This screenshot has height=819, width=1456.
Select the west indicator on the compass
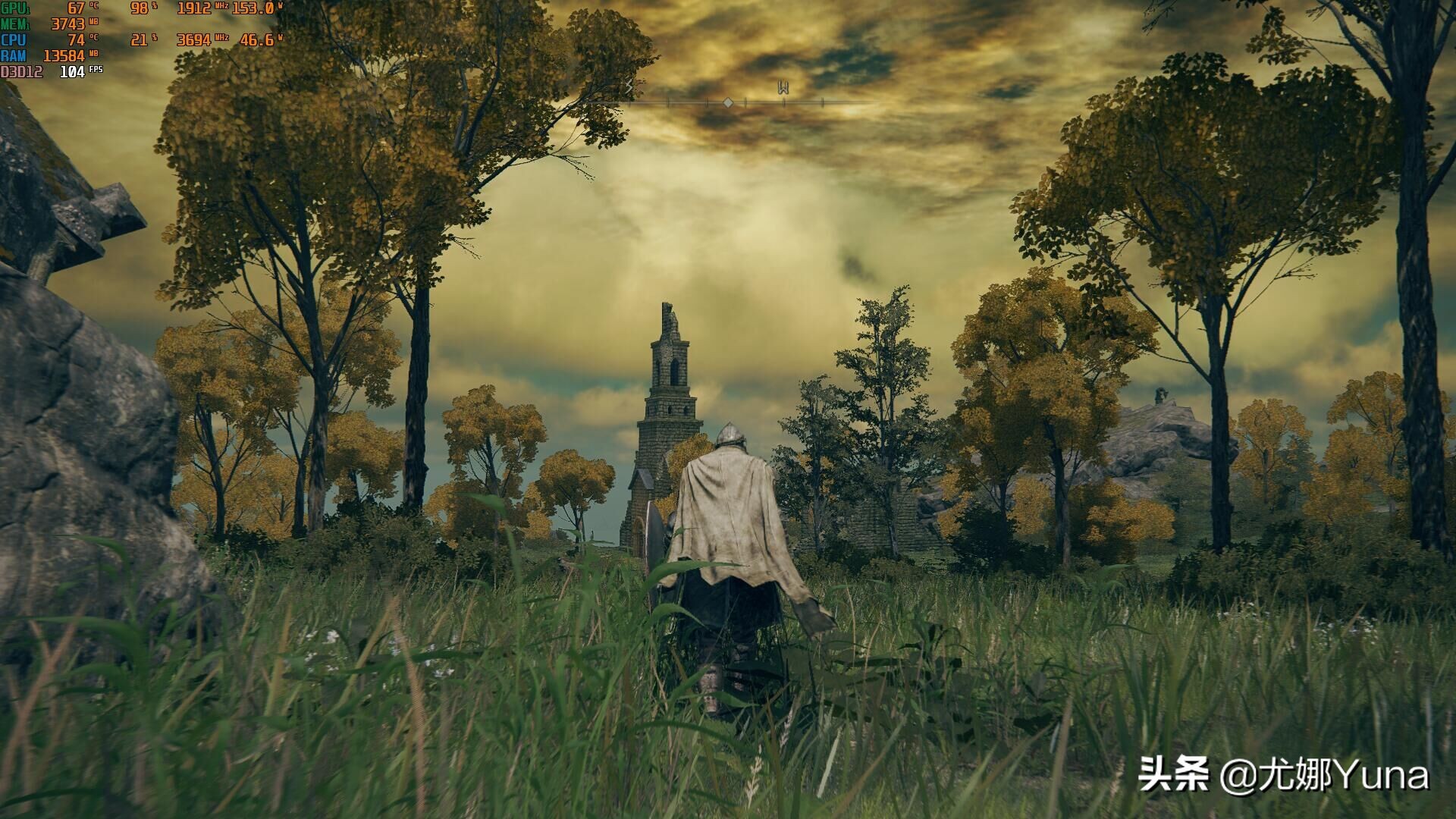tap(783, 88)
